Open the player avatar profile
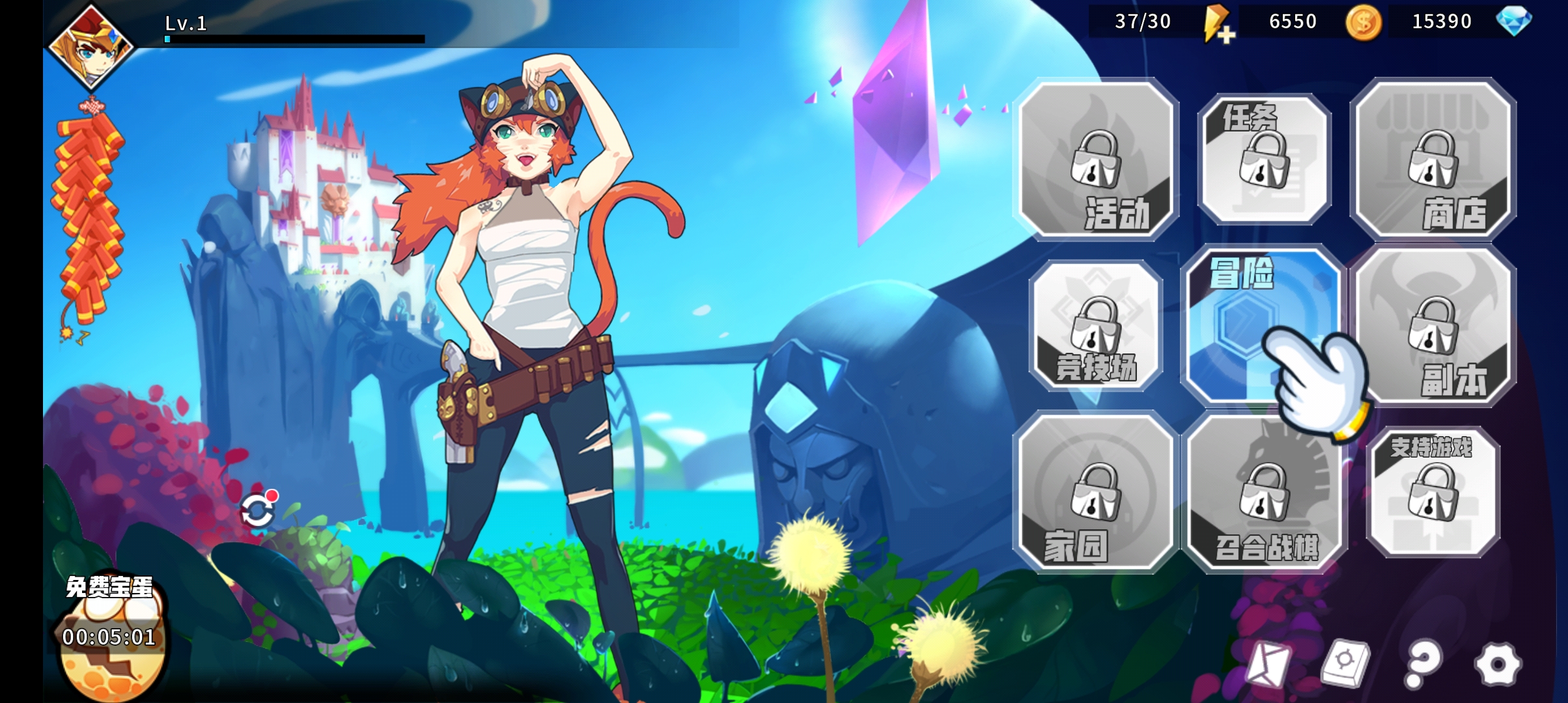Image resolution: width=1568 pixels, height=703 pixels. pos(91,46)
